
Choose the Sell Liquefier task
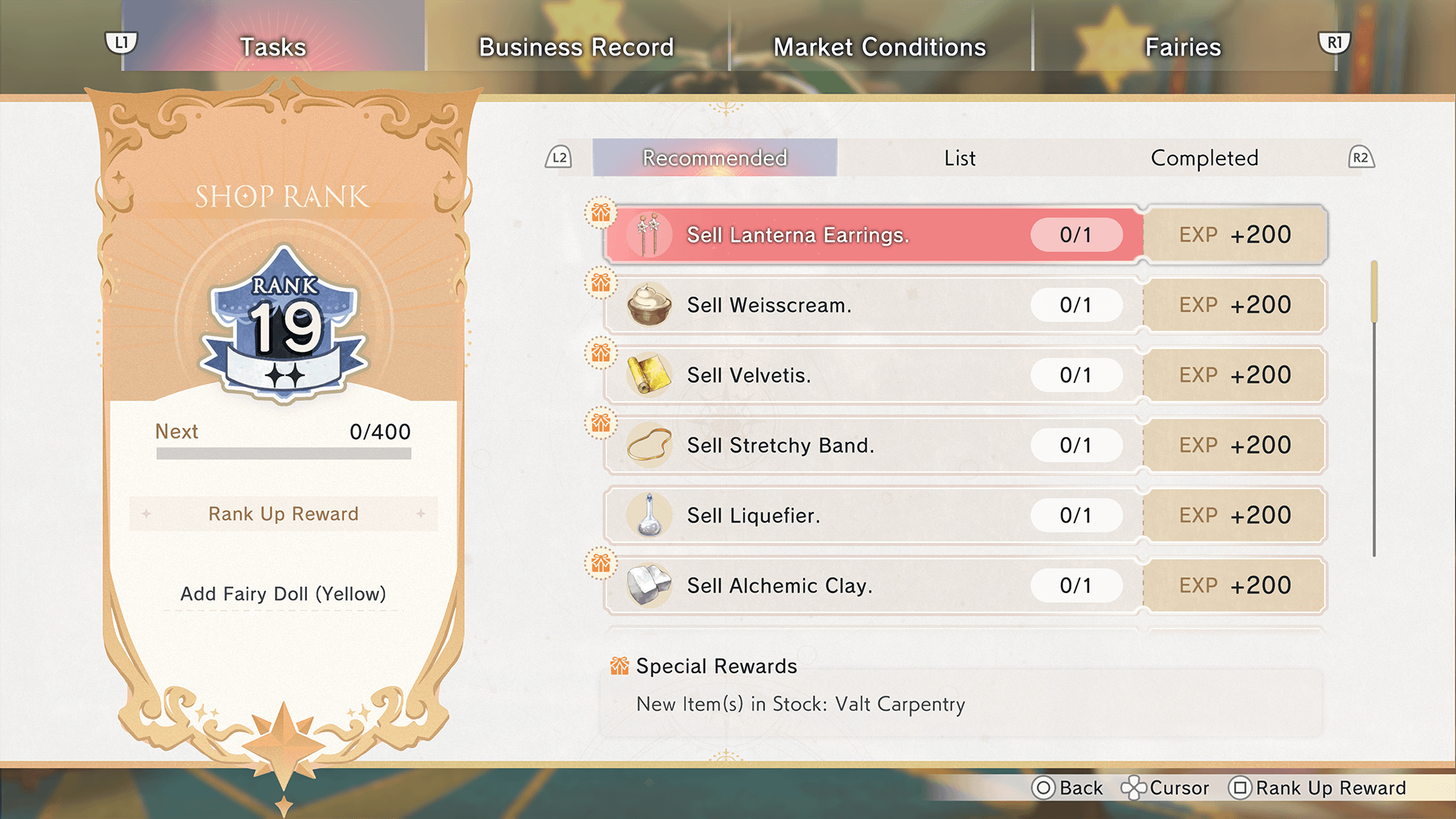tap(872, 516)
